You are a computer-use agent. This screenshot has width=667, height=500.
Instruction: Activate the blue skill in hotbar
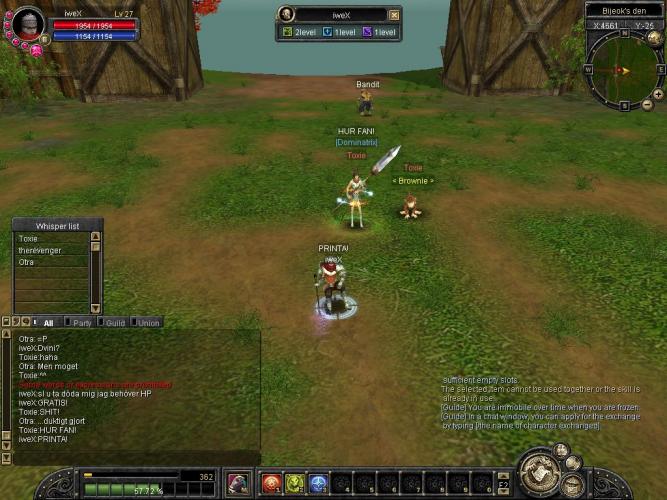318,484
